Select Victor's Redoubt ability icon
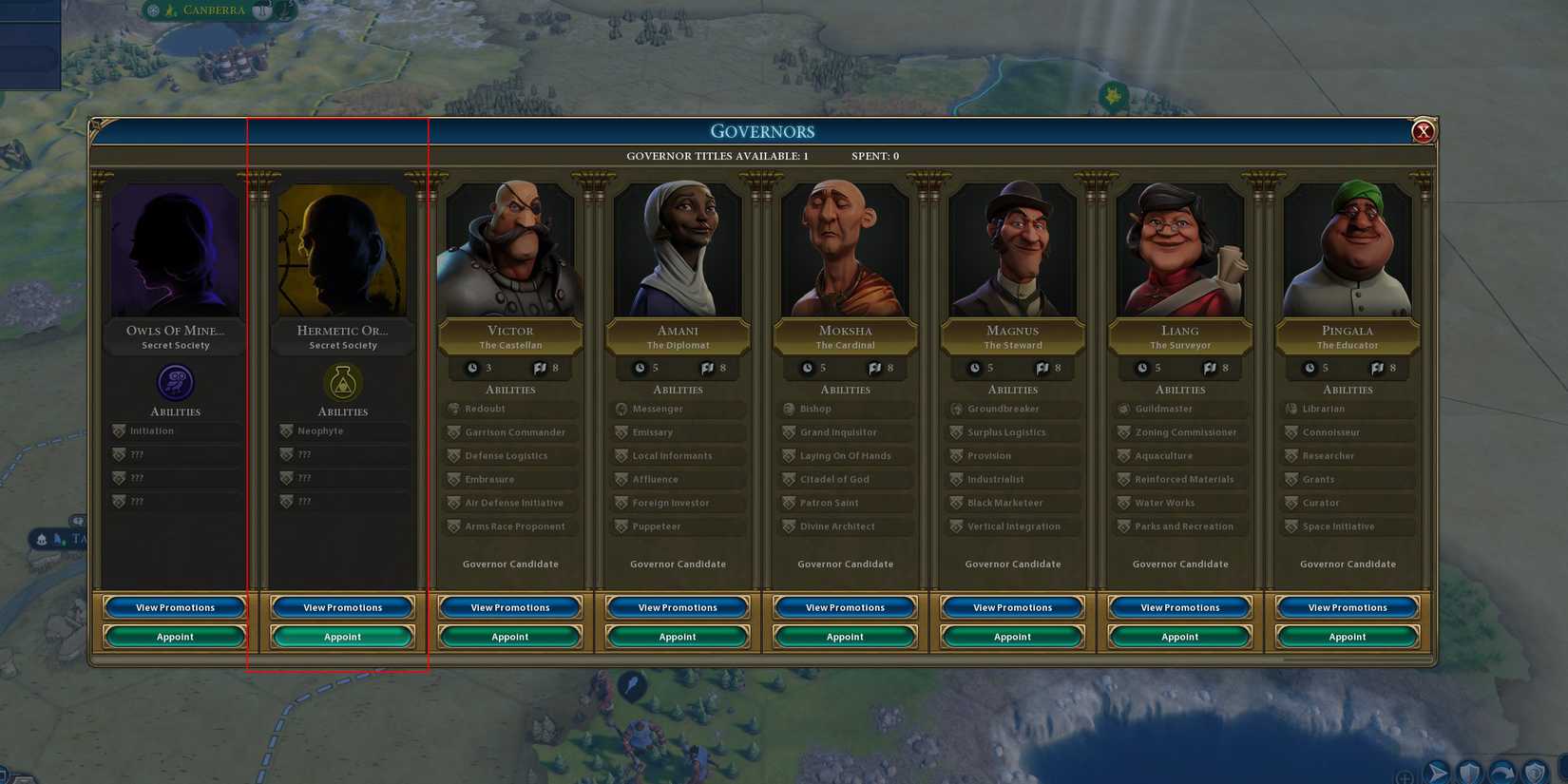This screenshot has height=784, width=1568. click(x=454, y=409)
